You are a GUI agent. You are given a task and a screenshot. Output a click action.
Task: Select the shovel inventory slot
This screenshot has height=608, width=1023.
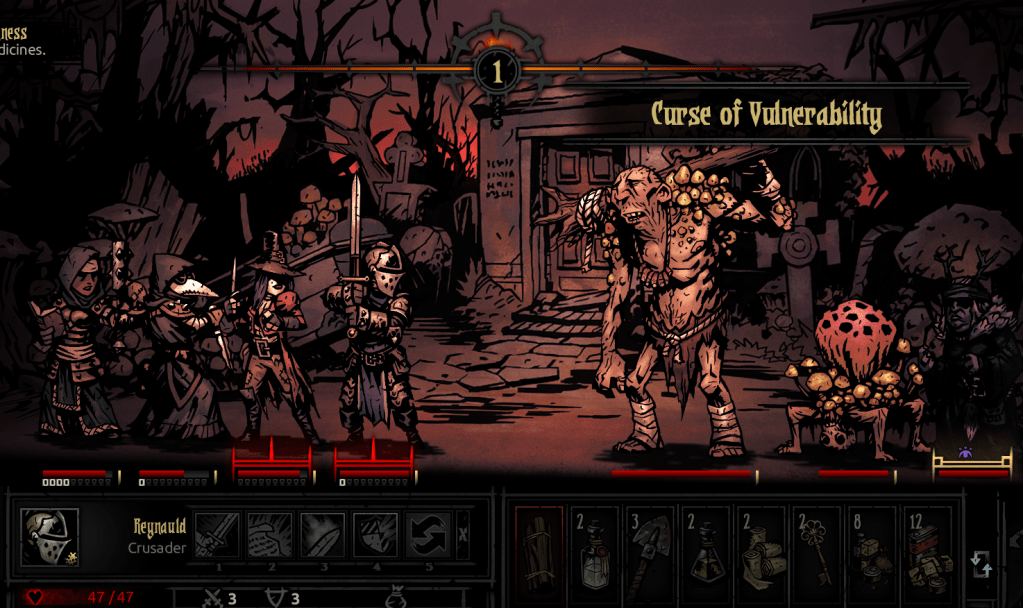pyautogui.click(x=651, y=551)
